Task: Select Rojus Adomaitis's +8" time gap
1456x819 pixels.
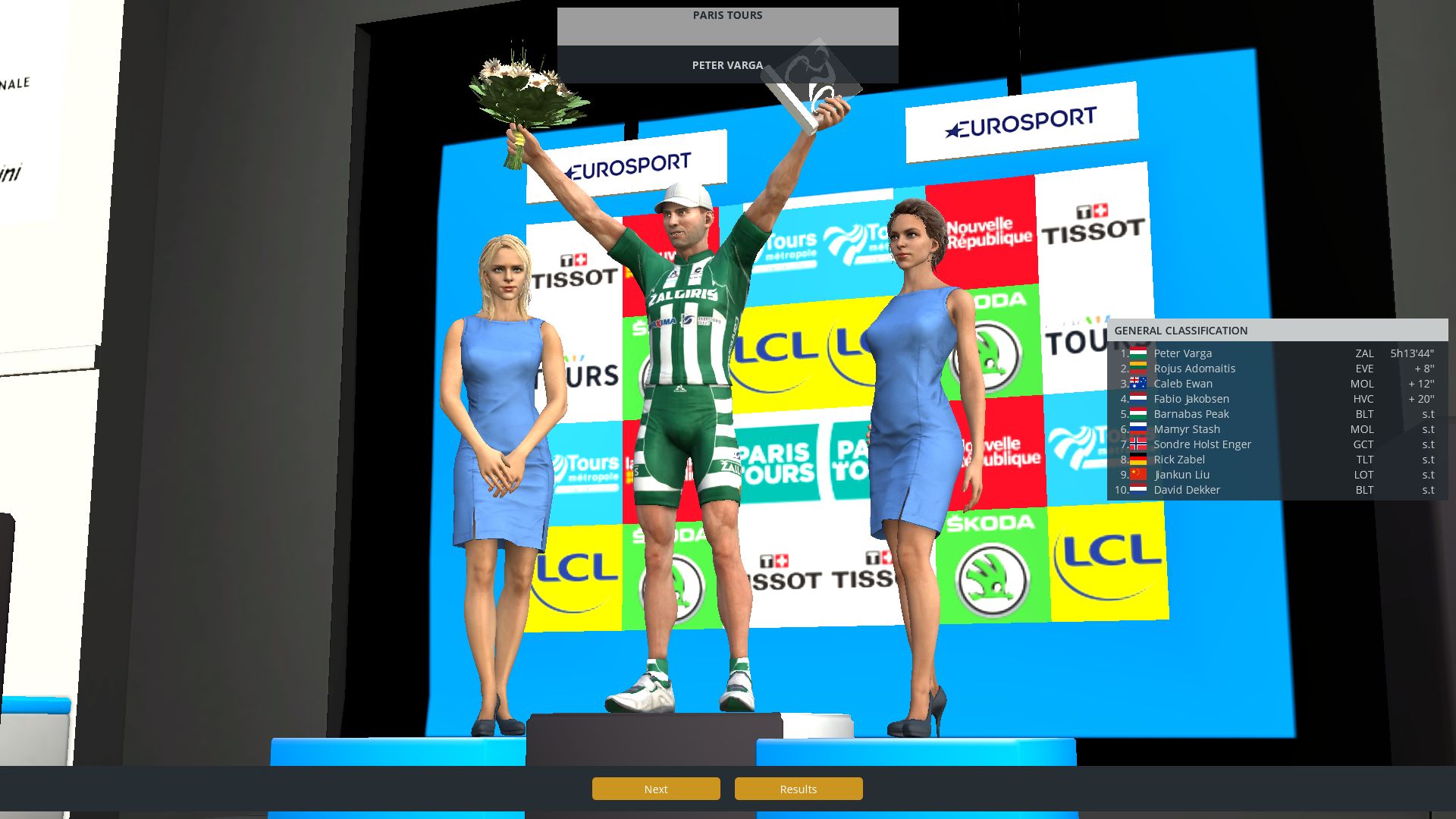Action: click(1422, 369)
